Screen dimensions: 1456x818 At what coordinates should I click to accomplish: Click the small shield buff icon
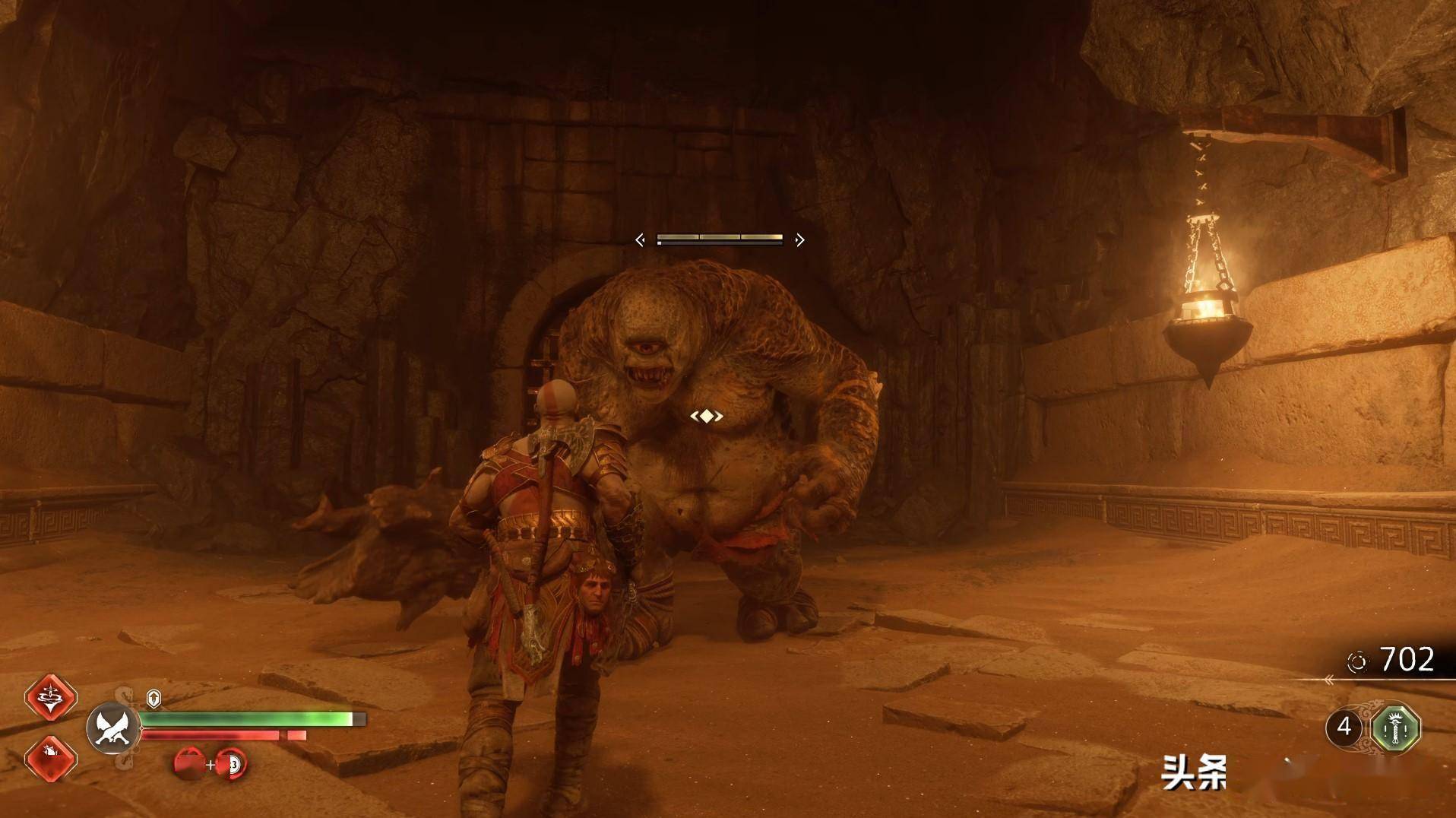click(154, 698)
